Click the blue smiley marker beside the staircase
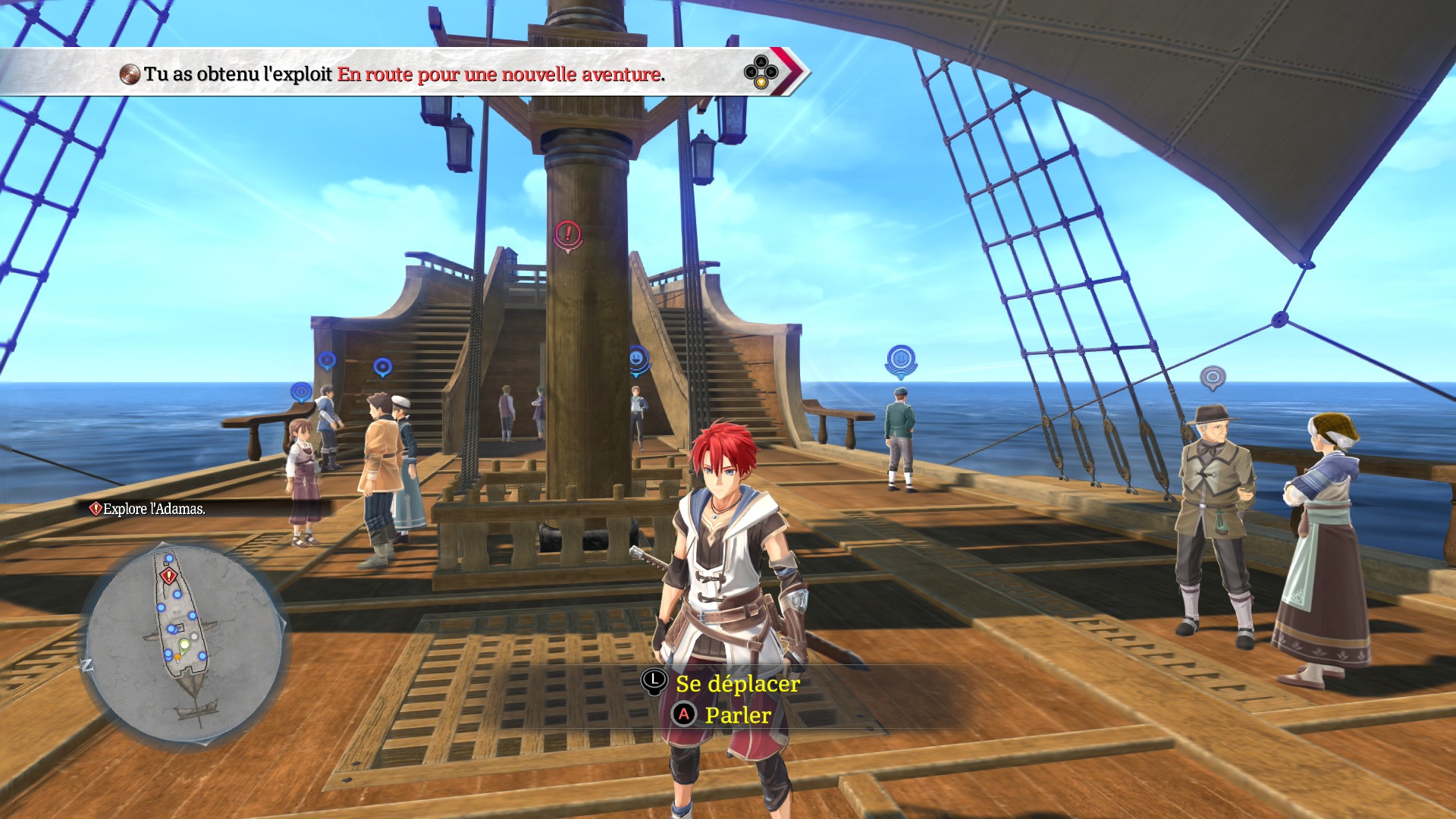1456x819 pixels. pyautogui.click(x=638, y=358)
